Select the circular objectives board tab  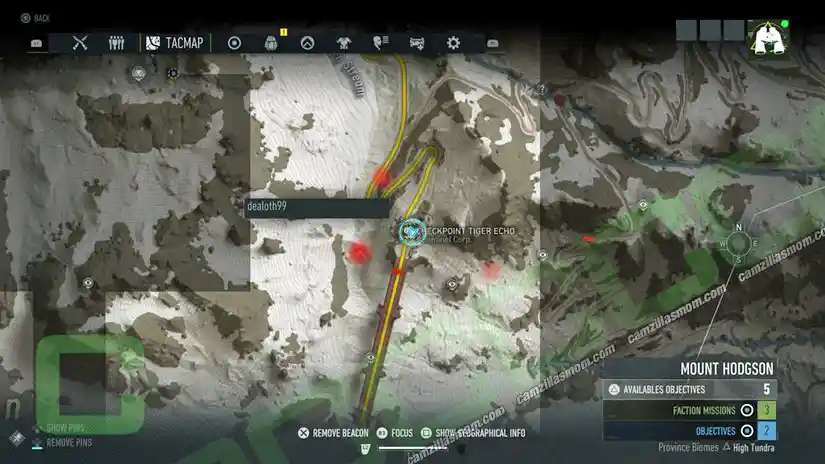[235, 43]
